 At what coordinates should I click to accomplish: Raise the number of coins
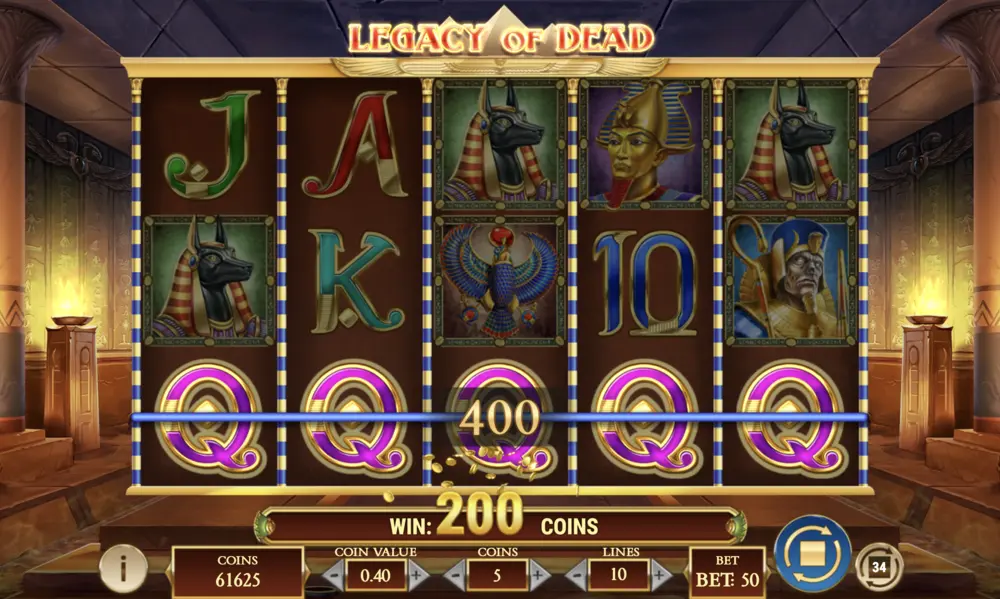tap(538, 575)
